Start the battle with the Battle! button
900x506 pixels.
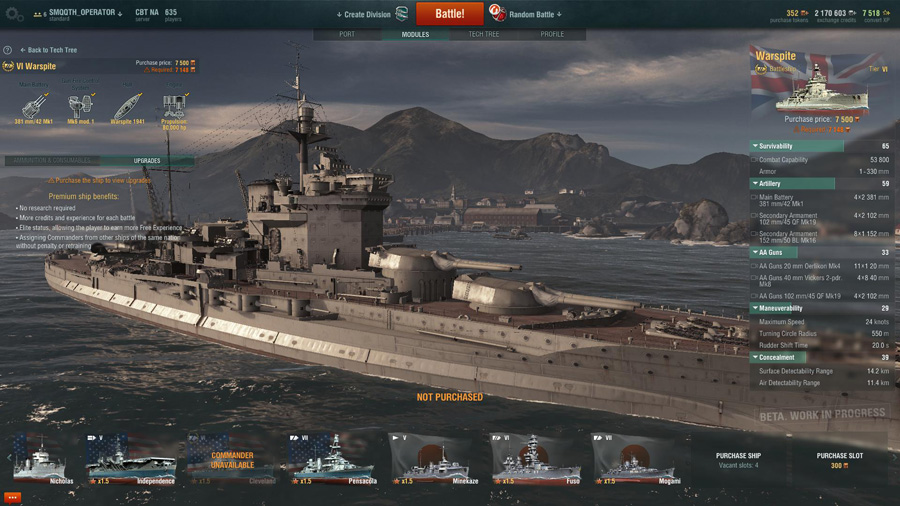[x=449, y=14]
